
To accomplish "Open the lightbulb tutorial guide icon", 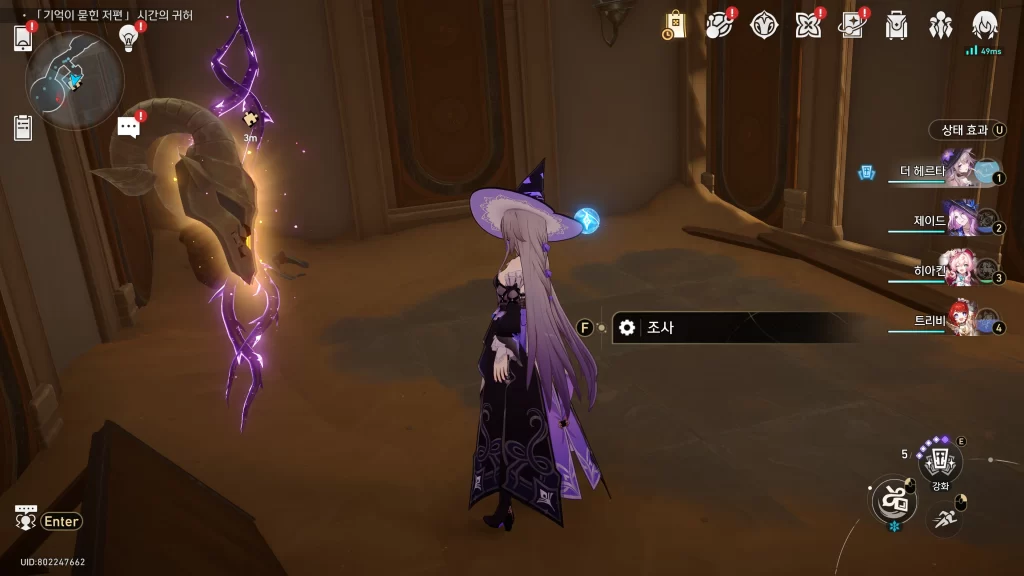I will point(128,37).
